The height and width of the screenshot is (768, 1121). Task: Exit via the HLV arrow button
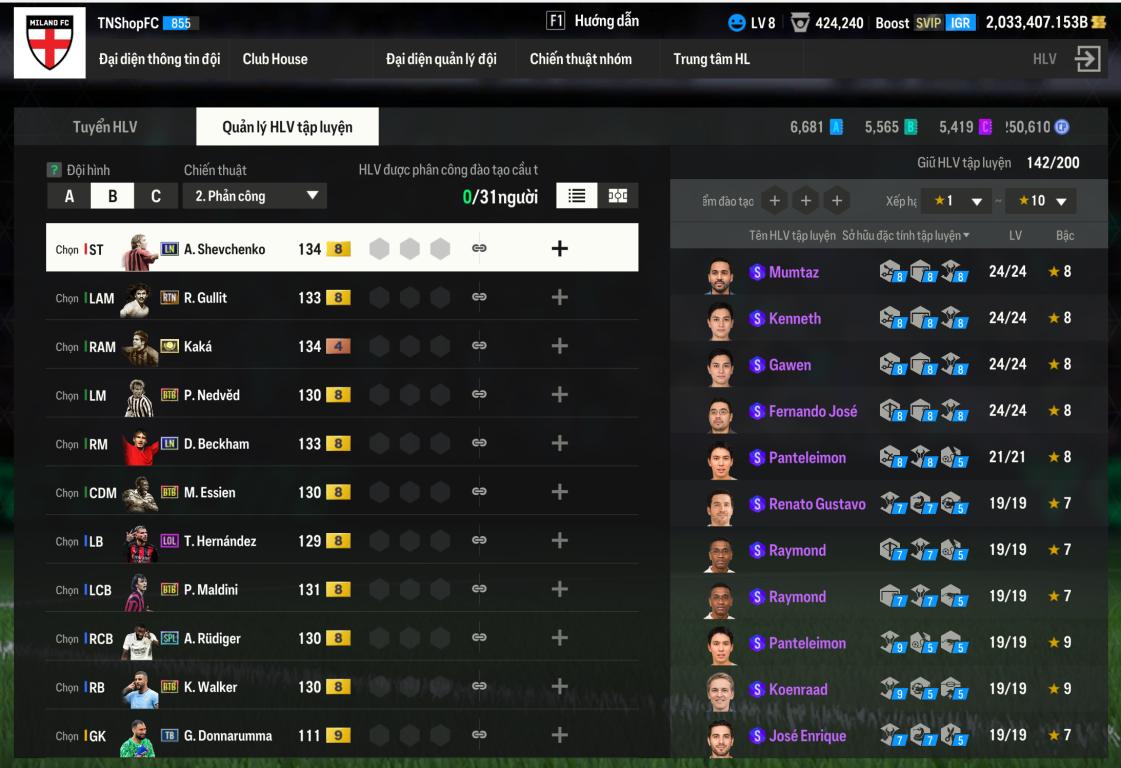[x=1086, y=59]
